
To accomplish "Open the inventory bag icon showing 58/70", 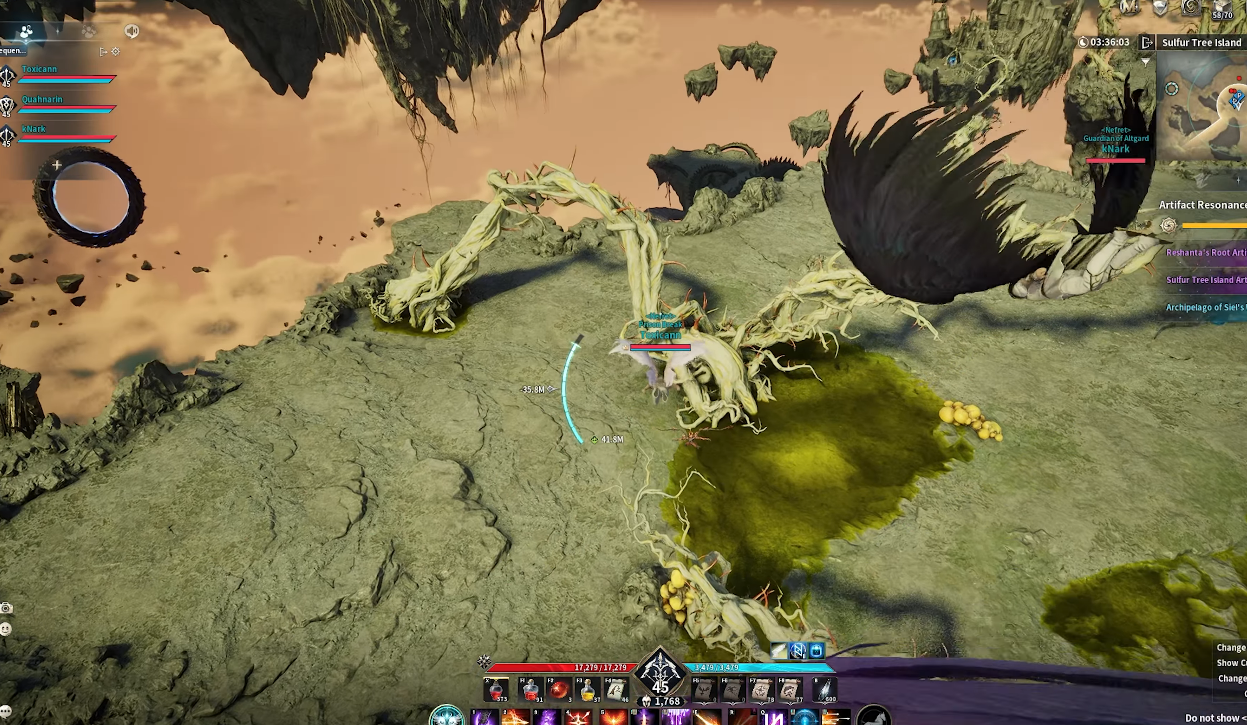I will (x=1221, y=9).
